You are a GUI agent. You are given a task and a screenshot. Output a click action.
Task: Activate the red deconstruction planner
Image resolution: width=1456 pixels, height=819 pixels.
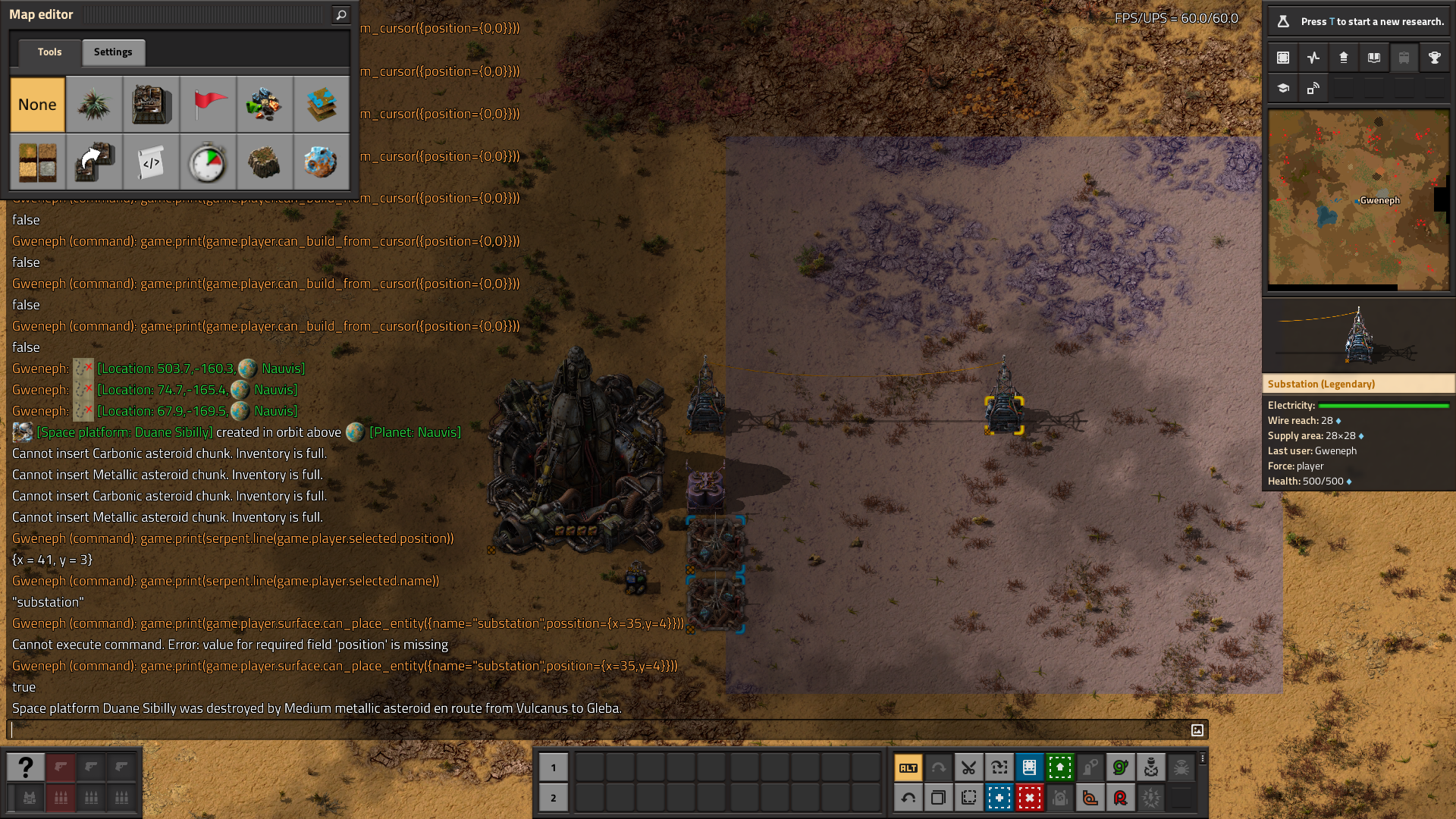(1029, 798)
